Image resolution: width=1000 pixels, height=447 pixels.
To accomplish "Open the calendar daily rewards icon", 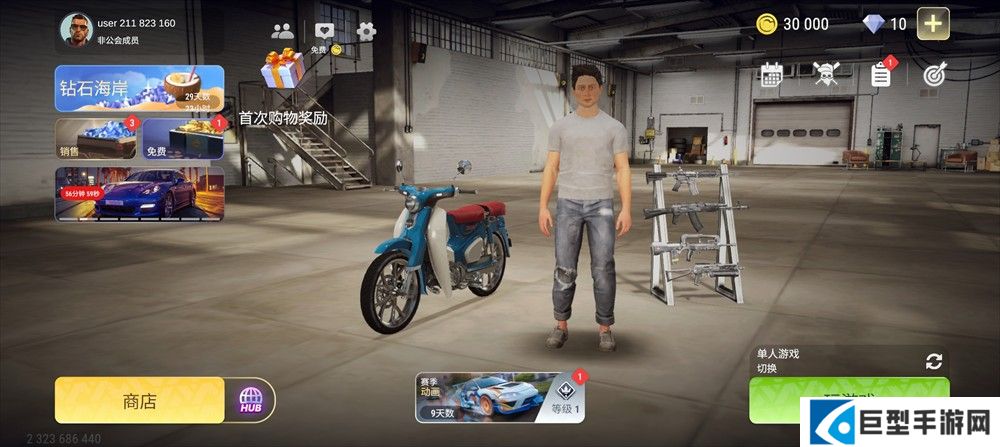I will 771,74.
